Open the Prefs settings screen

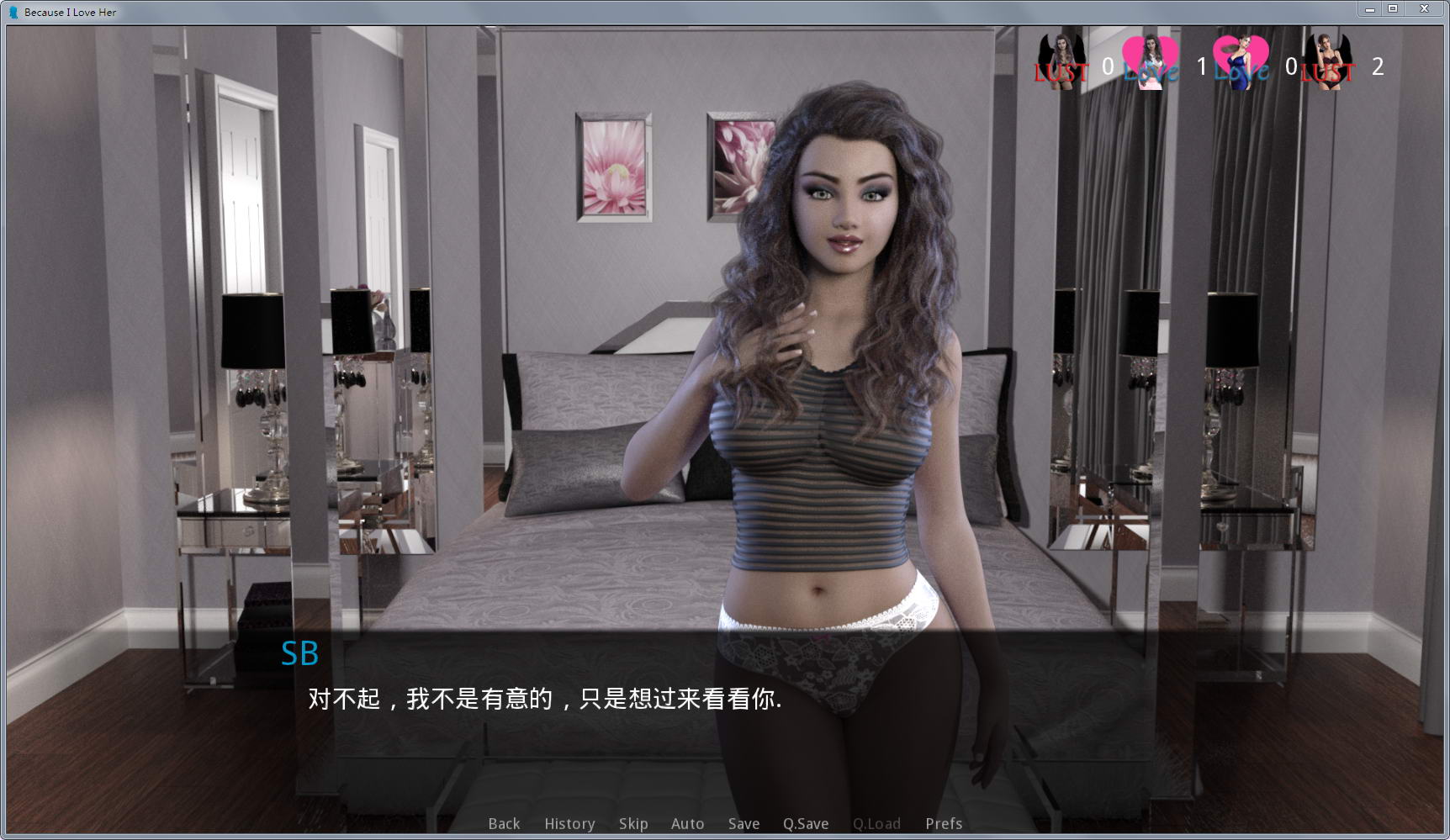pos(942,824)
